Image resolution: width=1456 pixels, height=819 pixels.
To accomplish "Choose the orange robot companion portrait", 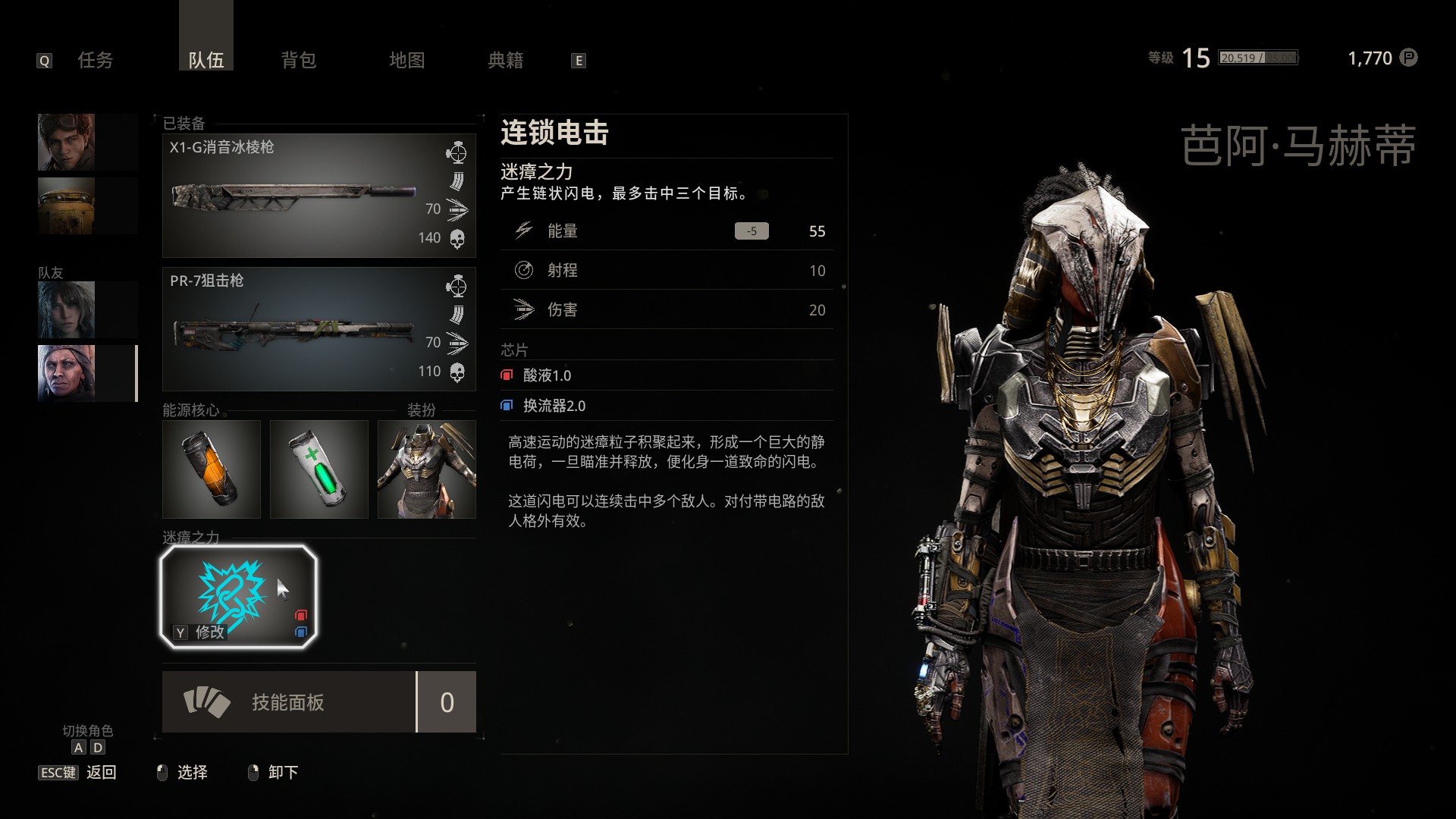I will pos(67,206).
